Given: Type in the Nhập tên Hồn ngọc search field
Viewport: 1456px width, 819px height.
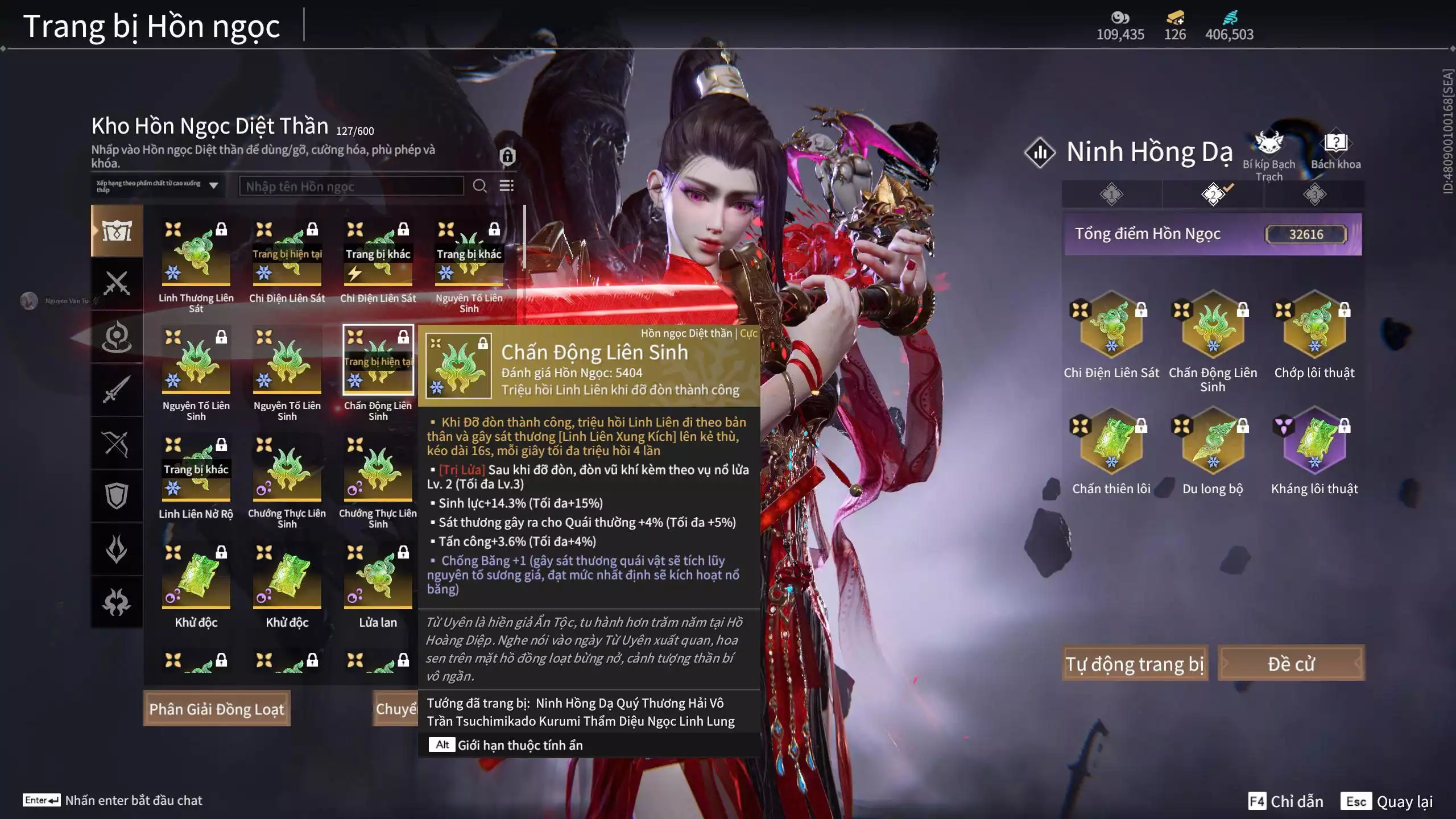Looking at the screenshot, I should click(351, 186).
